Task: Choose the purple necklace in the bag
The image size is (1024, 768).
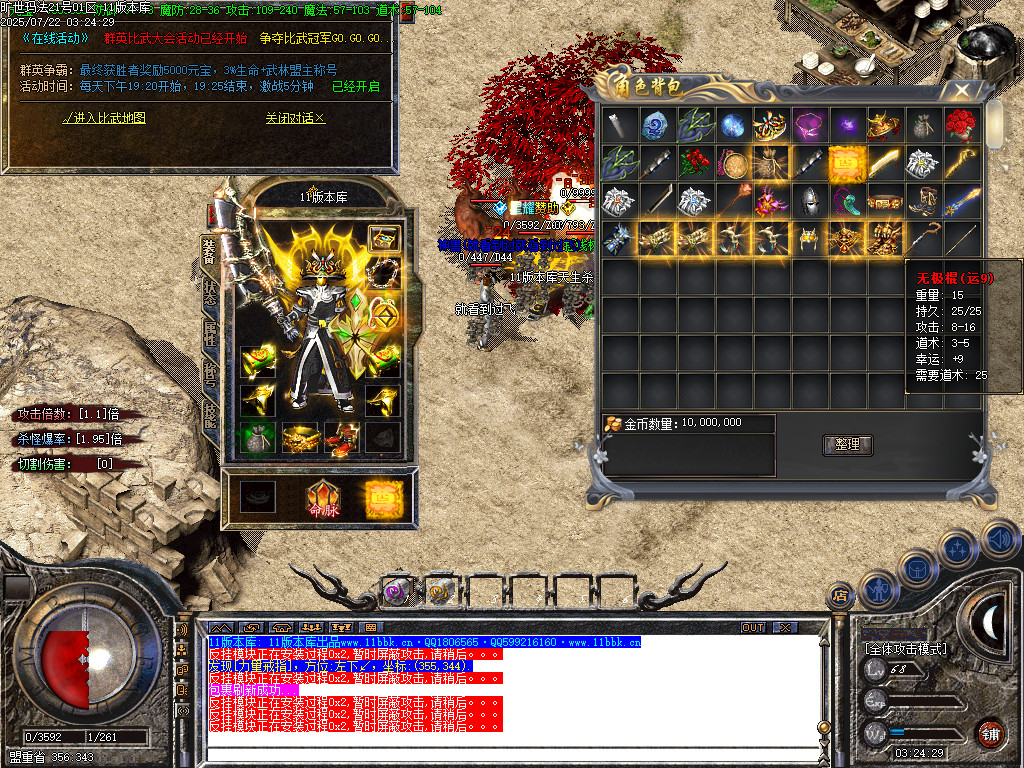Action: coord(809,126)
